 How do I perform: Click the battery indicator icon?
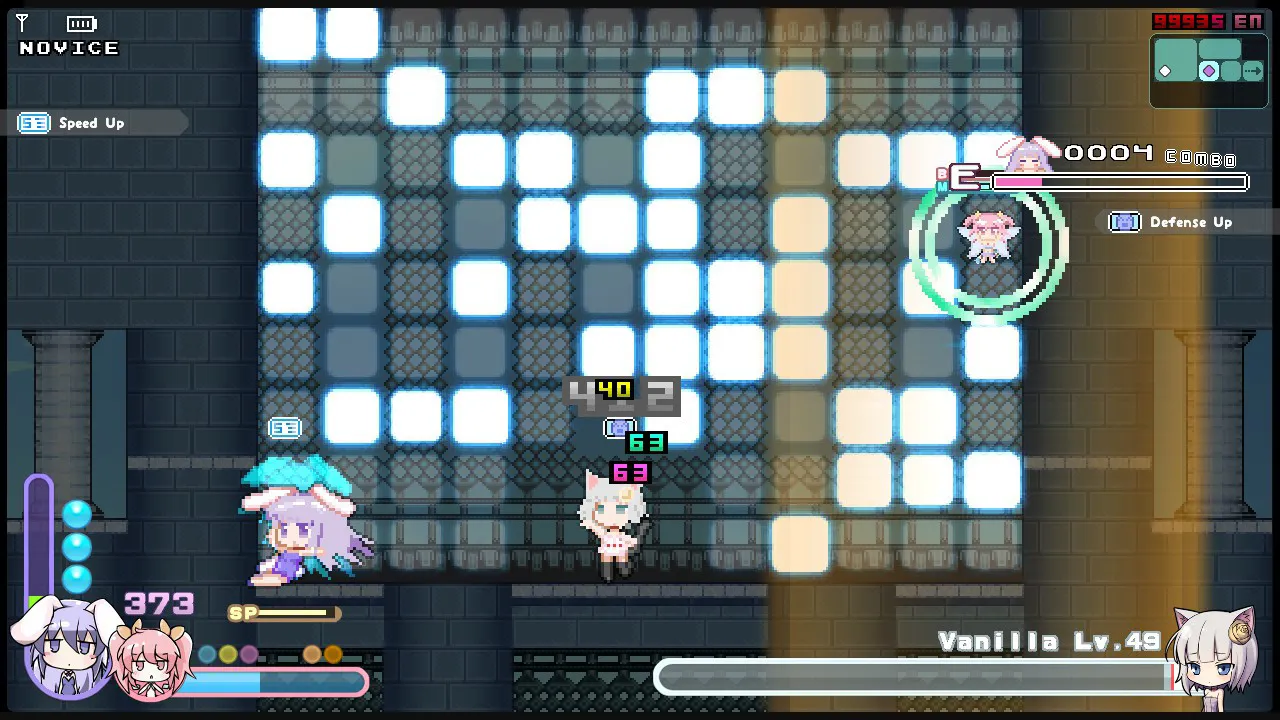click(80, 22)
